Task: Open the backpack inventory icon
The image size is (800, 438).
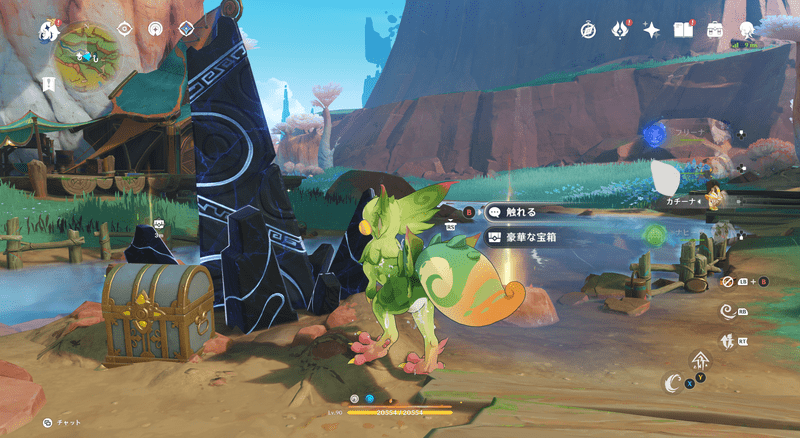Action: pos(715,30)
